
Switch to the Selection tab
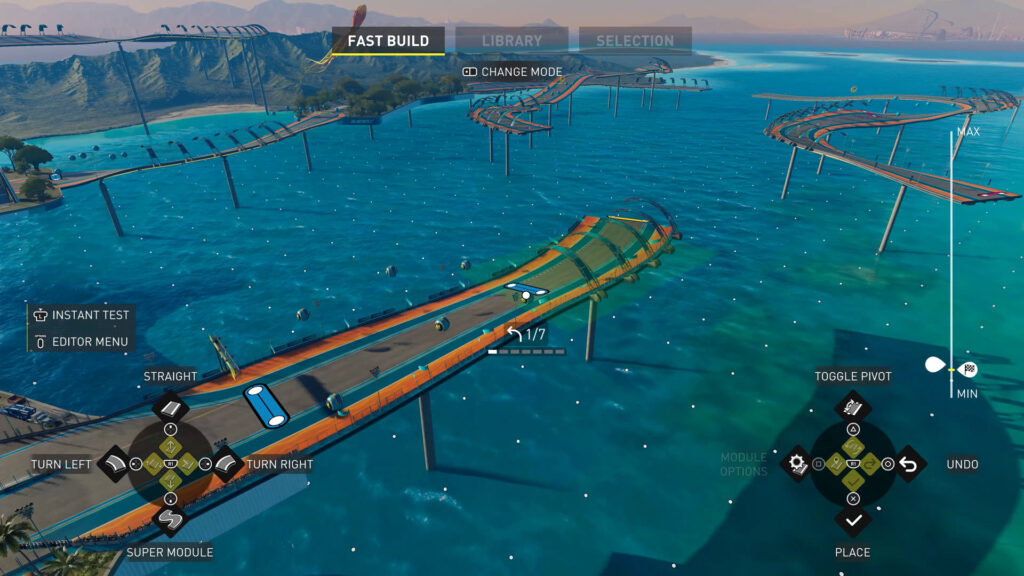[635, 41]
